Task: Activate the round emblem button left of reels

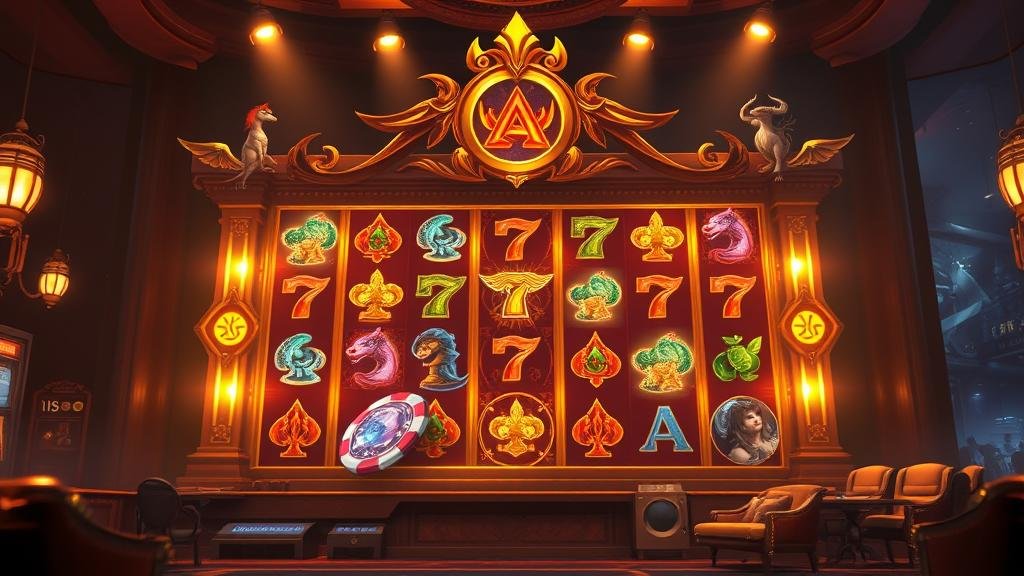Action: click(x=228, y=326)
